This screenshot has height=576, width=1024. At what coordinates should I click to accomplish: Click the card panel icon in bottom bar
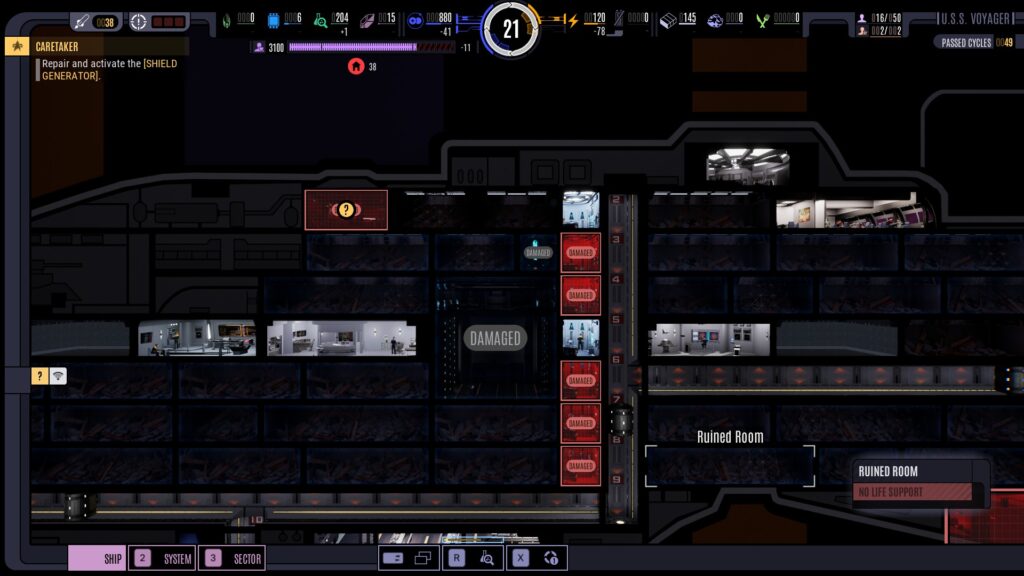pos(393,559)
